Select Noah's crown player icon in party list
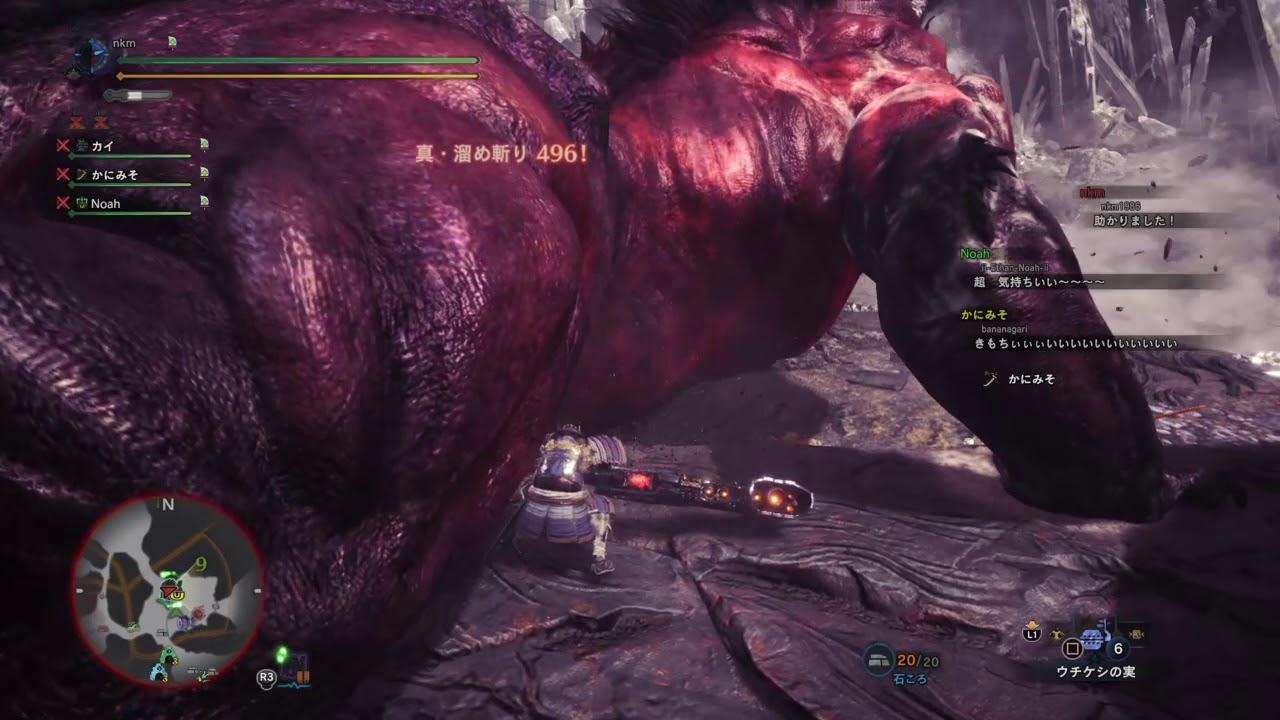The width and height of the screenshot is (1280, 720). point(83,203)
